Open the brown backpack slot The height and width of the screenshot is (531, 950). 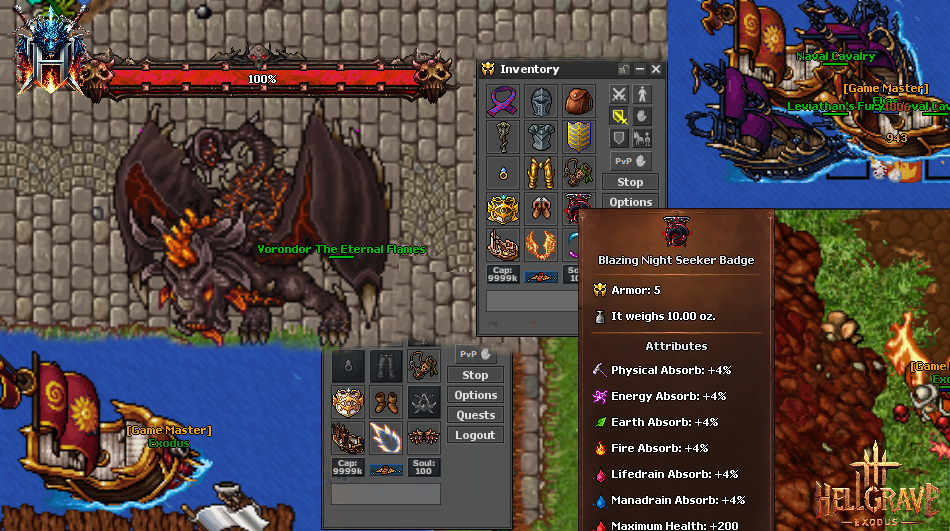[x=578, y=100]
